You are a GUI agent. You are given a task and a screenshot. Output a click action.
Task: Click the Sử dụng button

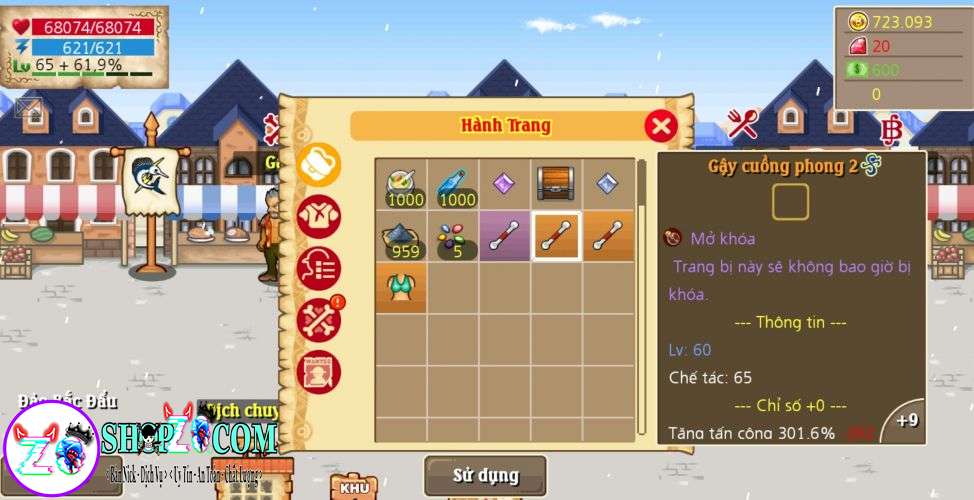point(485,475)
